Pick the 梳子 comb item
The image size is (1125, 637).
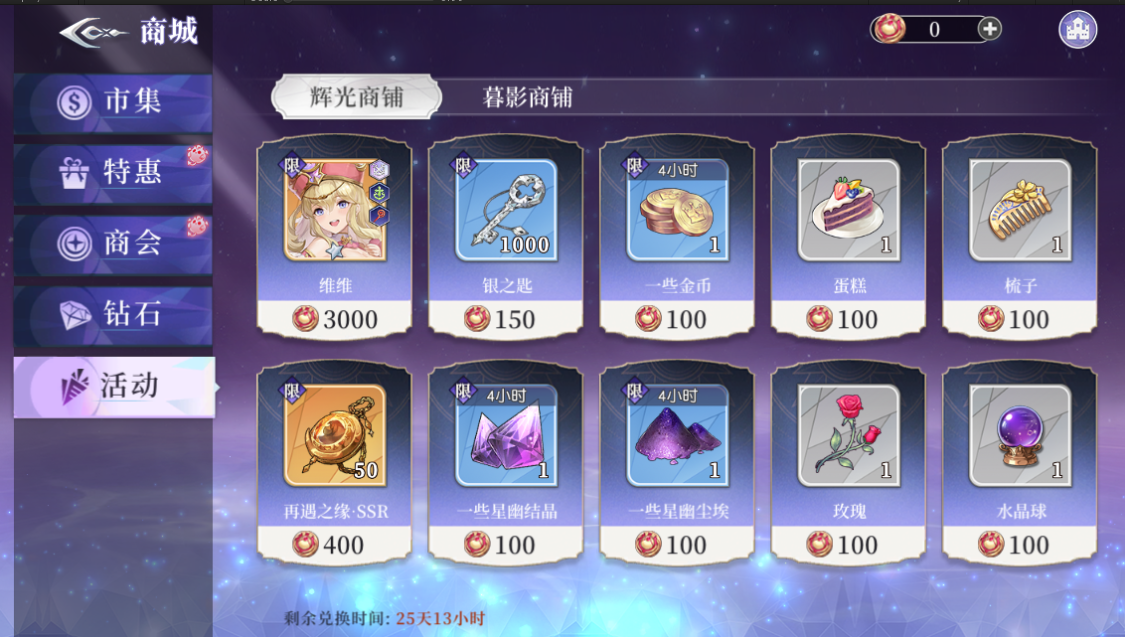1019,236
